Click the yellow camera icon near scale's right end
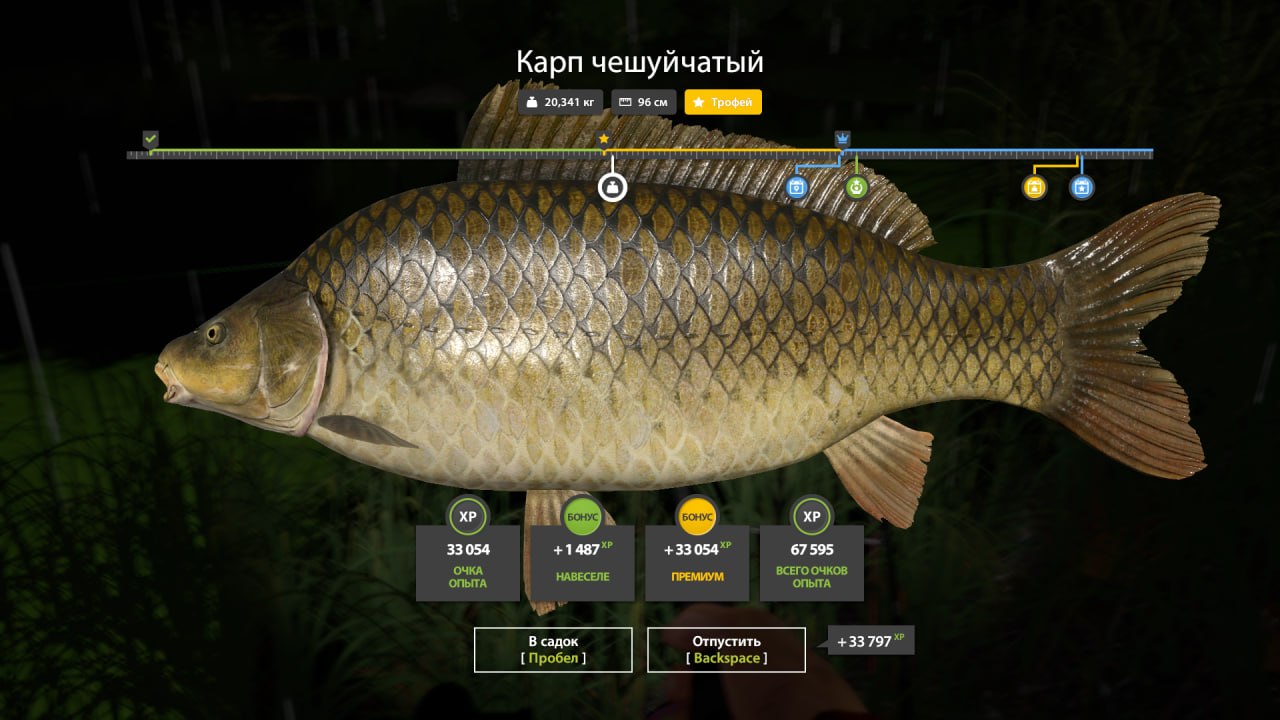The width and height of the screenshot is (1280, 720). pyautogui.click(x=1035, y=188)
